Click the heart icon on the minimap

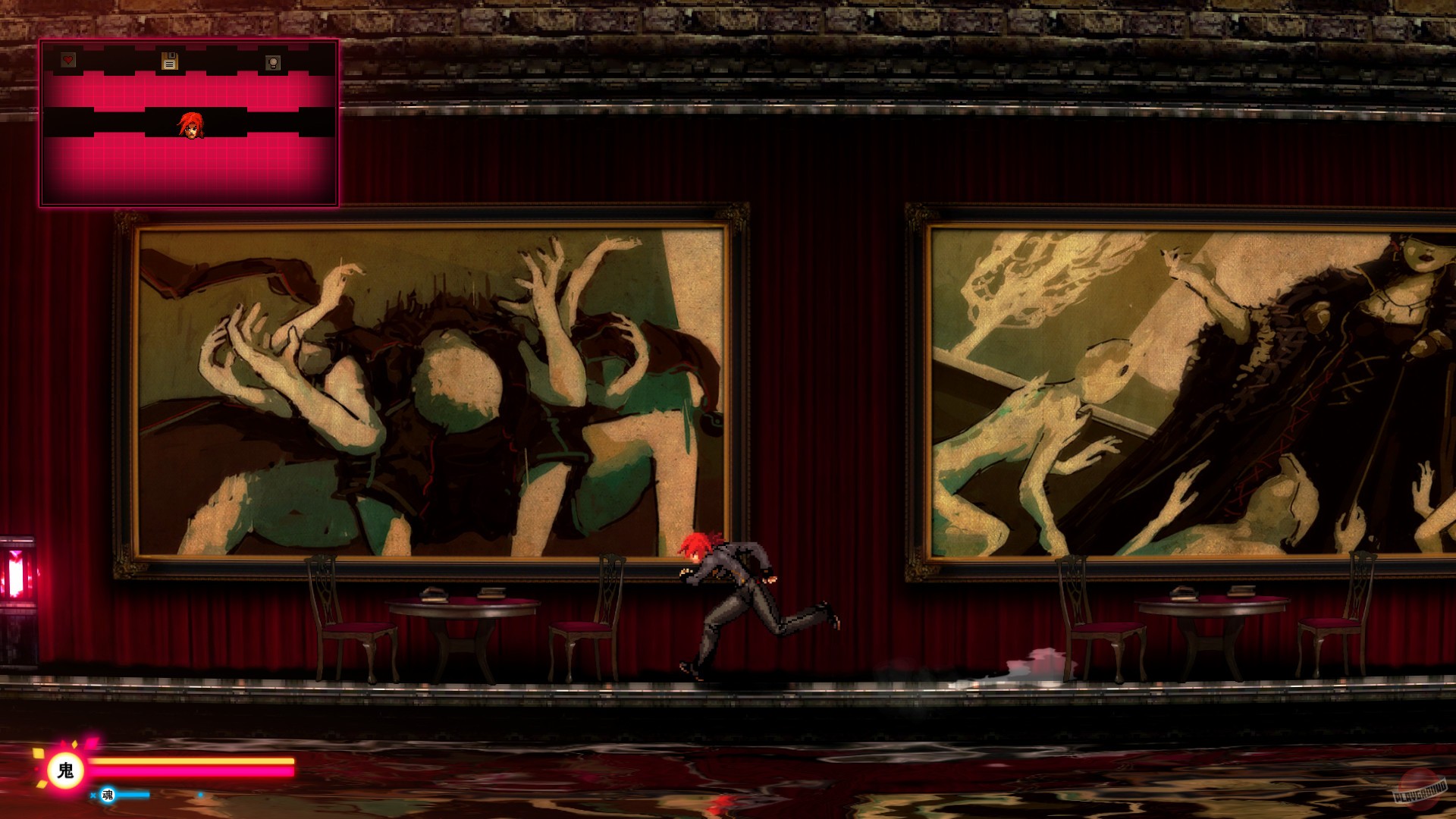click(x=68, y=61)
